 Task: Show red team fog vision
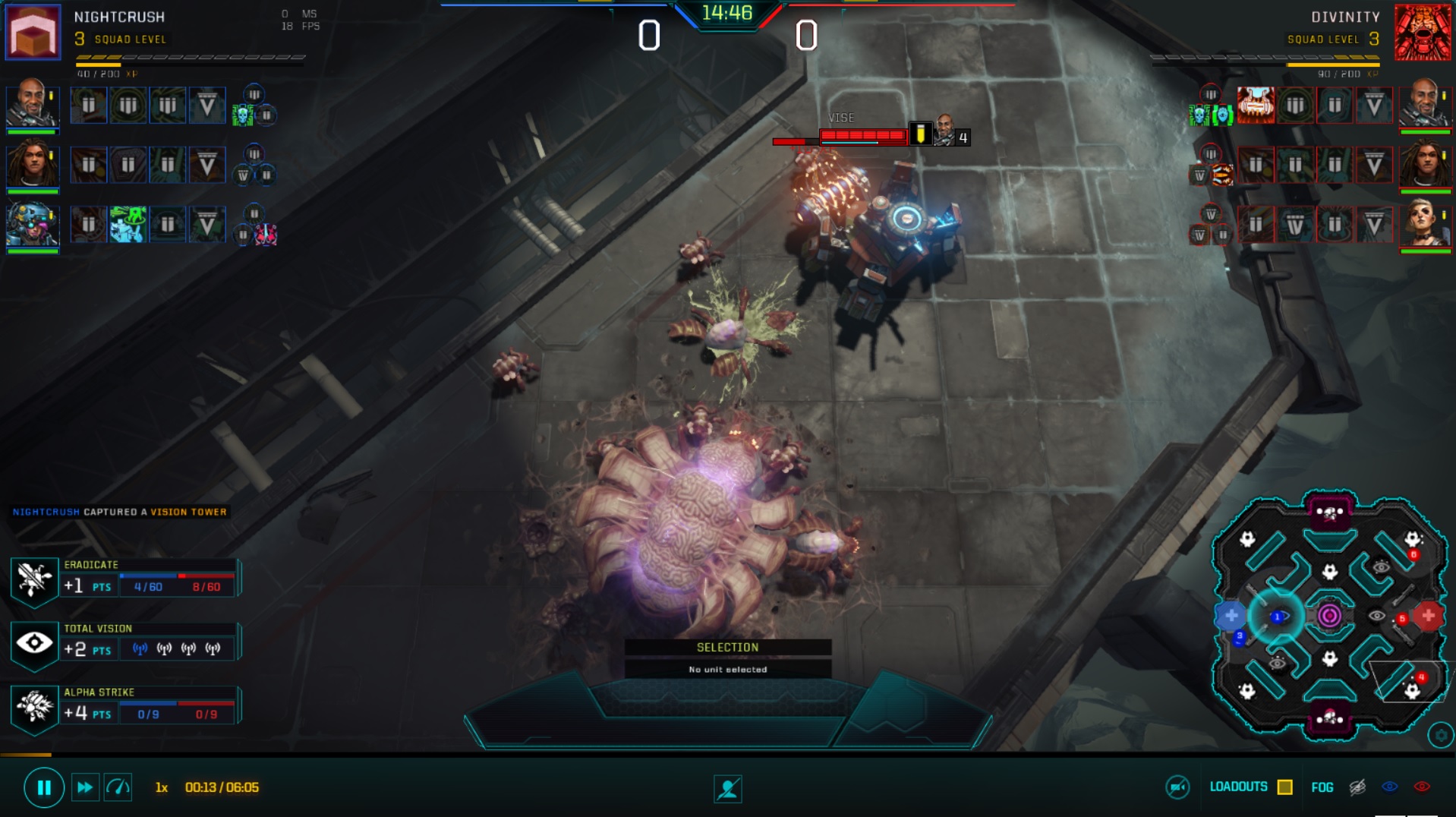(1422, 787)
